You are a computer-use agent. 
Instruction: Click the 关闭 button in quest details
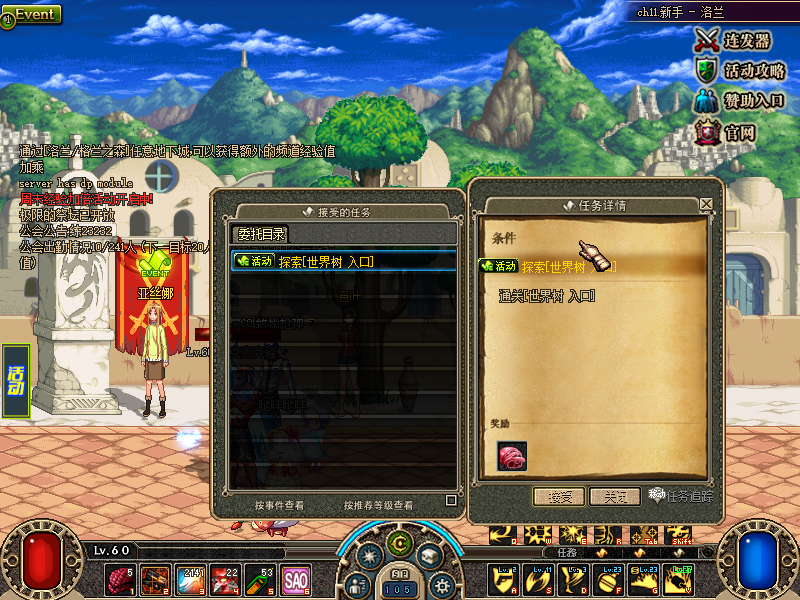614,496
